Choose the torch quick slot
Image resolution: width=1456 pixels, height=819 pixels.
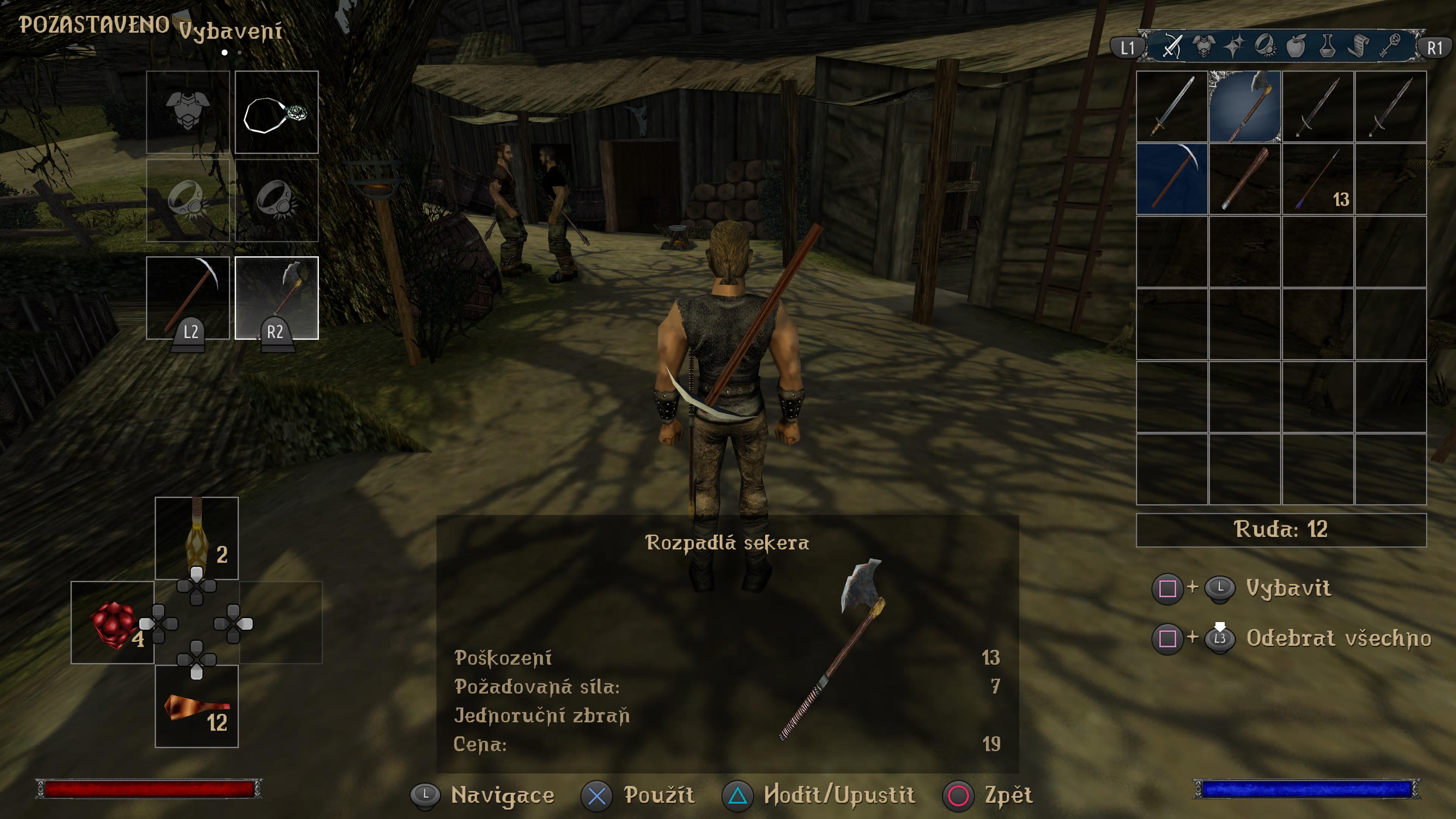(x=197, y=538)
